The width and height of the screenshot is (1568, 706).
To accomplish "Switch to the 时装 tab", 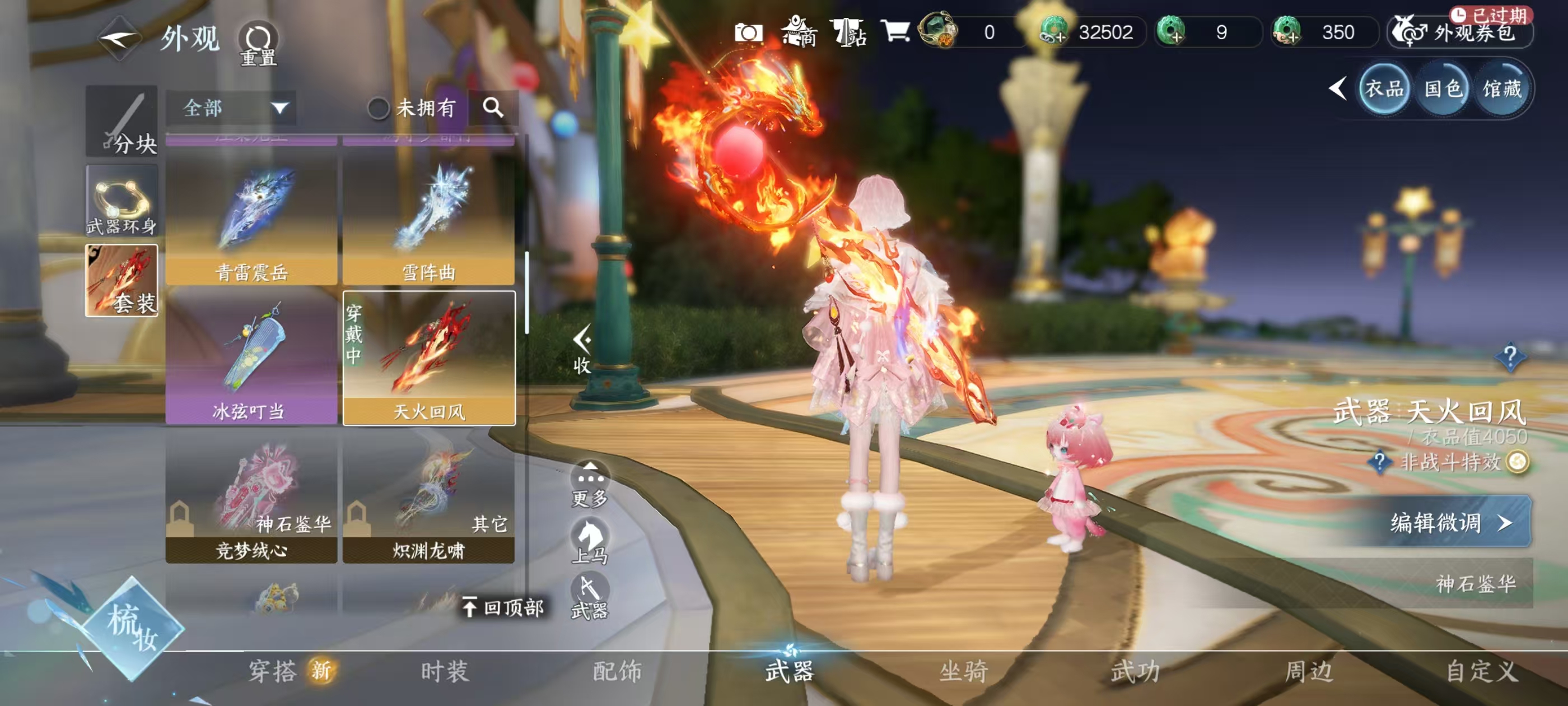I will (445, 671).
